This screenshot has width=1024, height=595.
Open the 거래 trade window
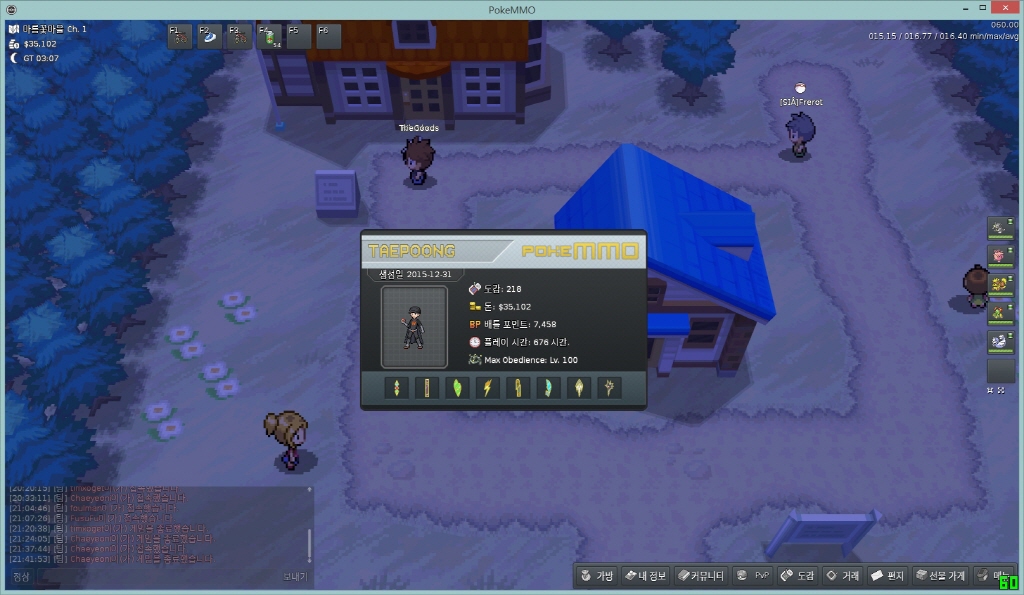pyautogui.click(x=843, y=576)
